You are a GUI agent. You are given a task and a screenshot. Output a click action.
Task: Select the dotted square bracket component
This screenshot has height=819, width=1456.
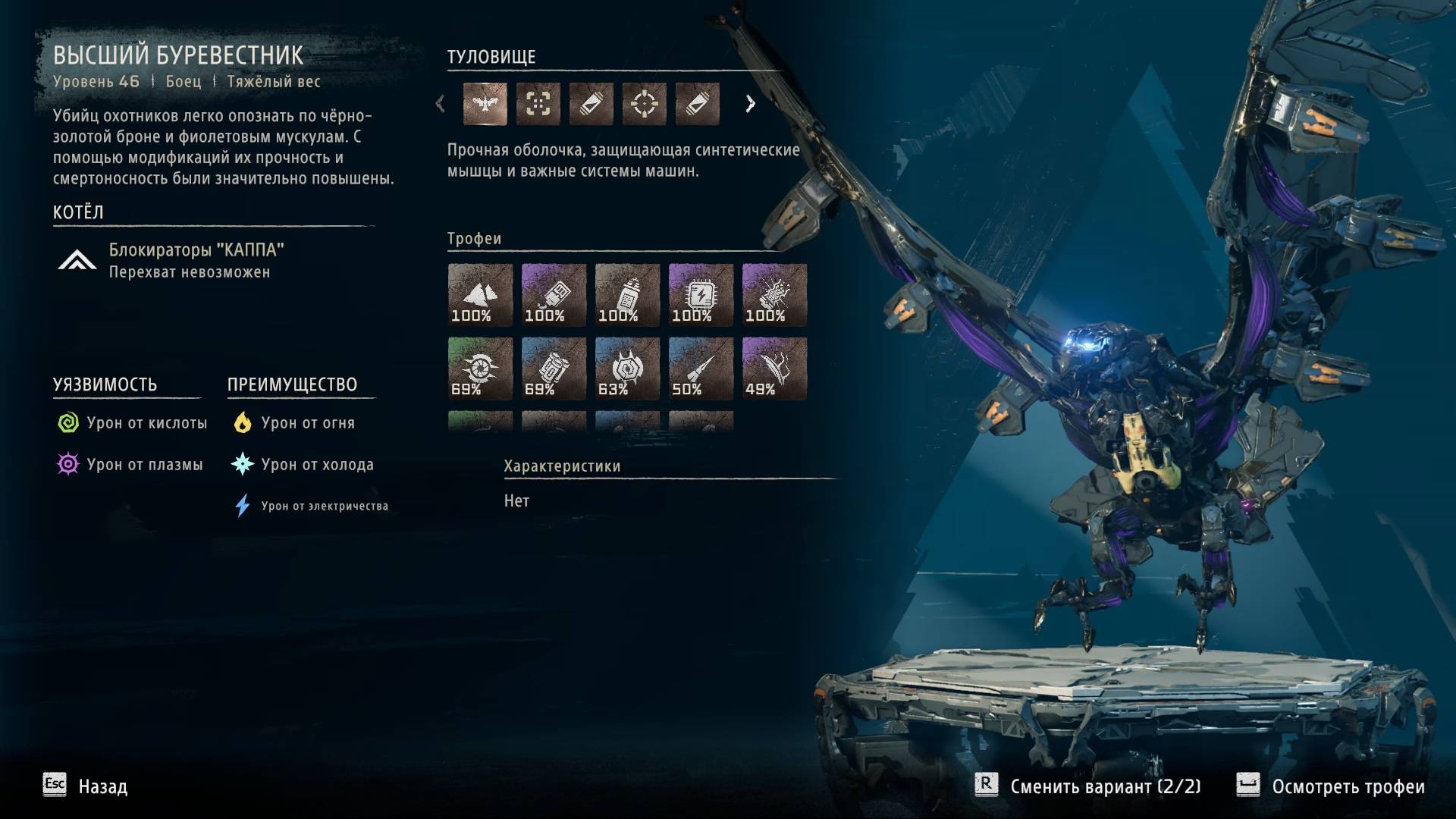[x=538, y=104]
